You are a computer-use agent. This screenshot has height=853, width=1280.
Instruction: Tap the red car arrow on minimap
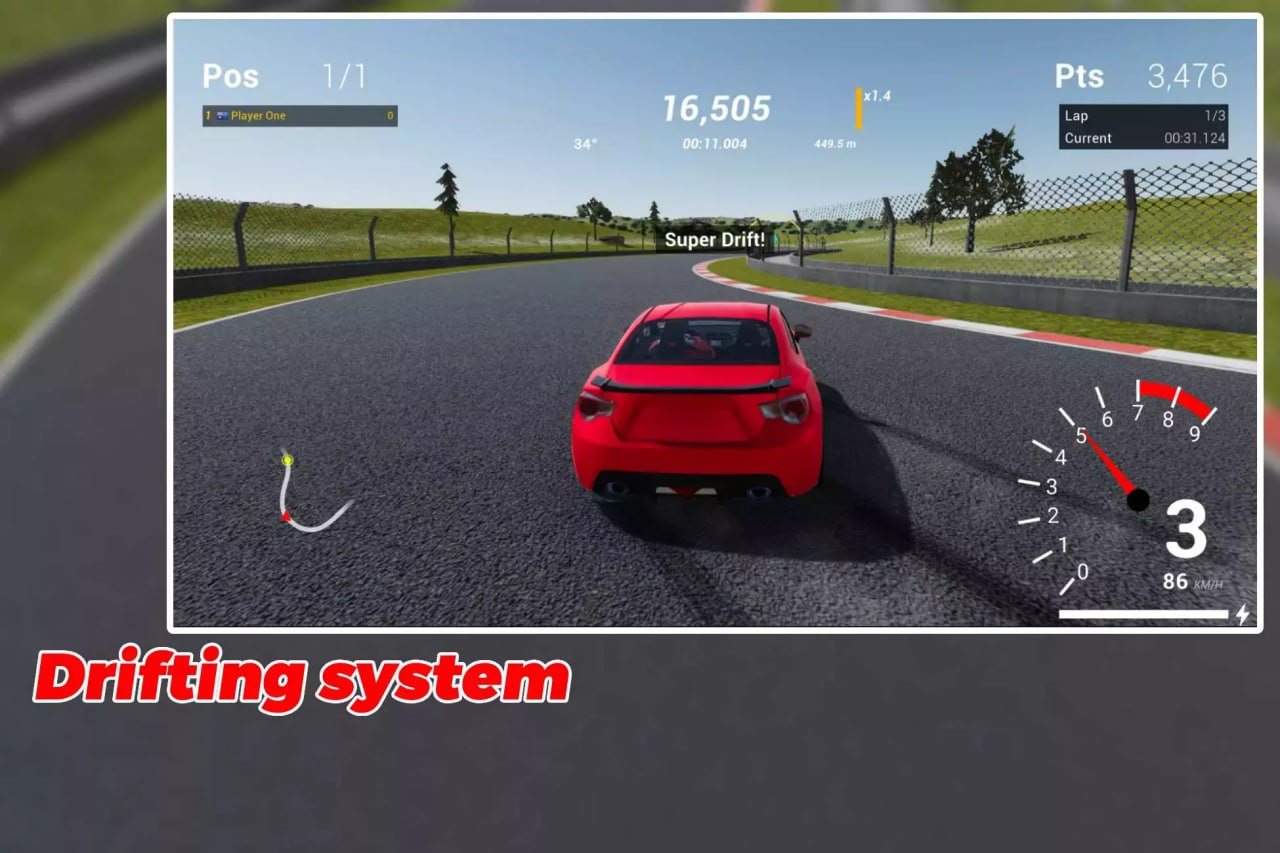click(286, 516)
